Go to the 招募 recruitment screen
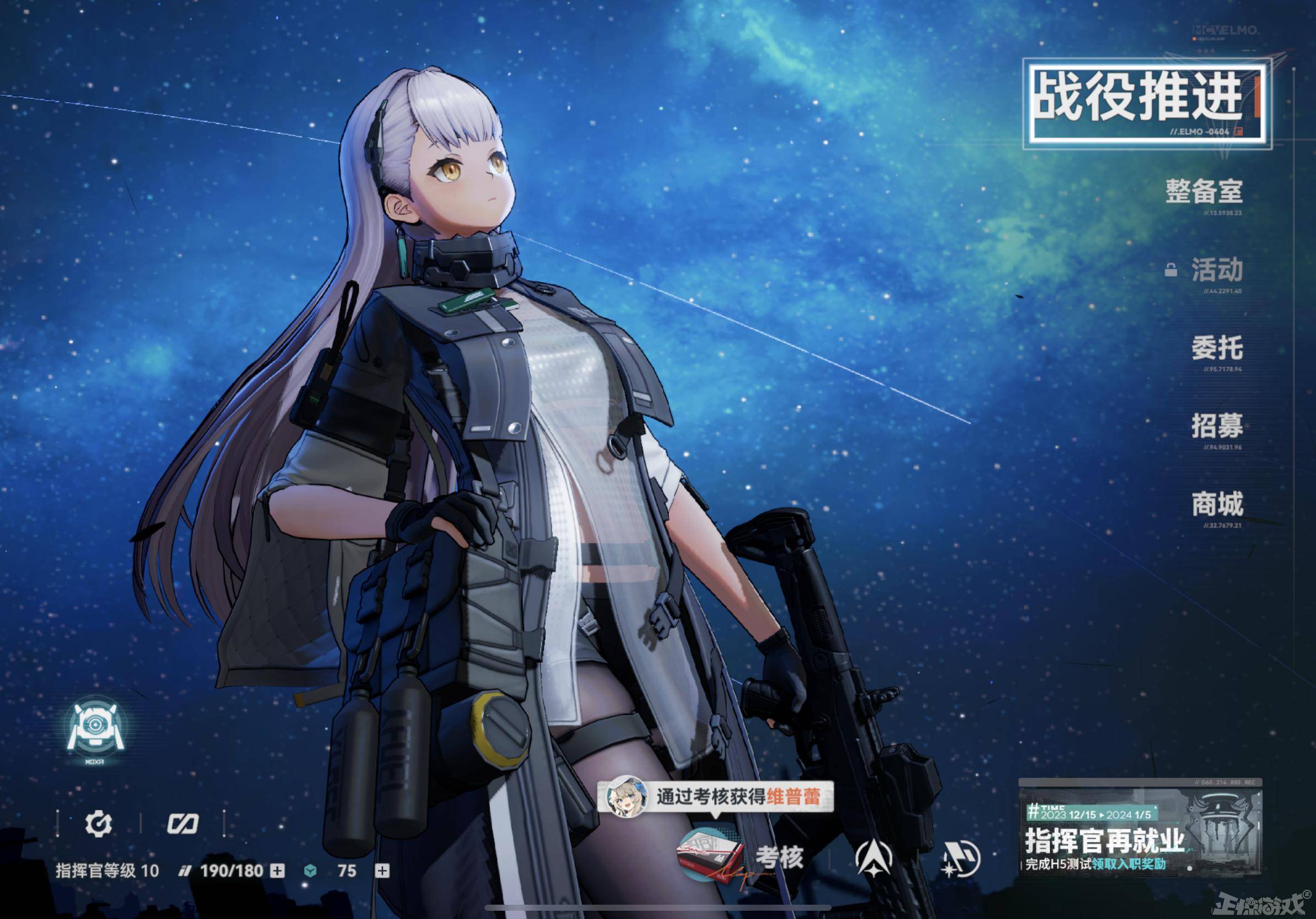This screenshot has width=1316, height=919. coord(1217,426)
